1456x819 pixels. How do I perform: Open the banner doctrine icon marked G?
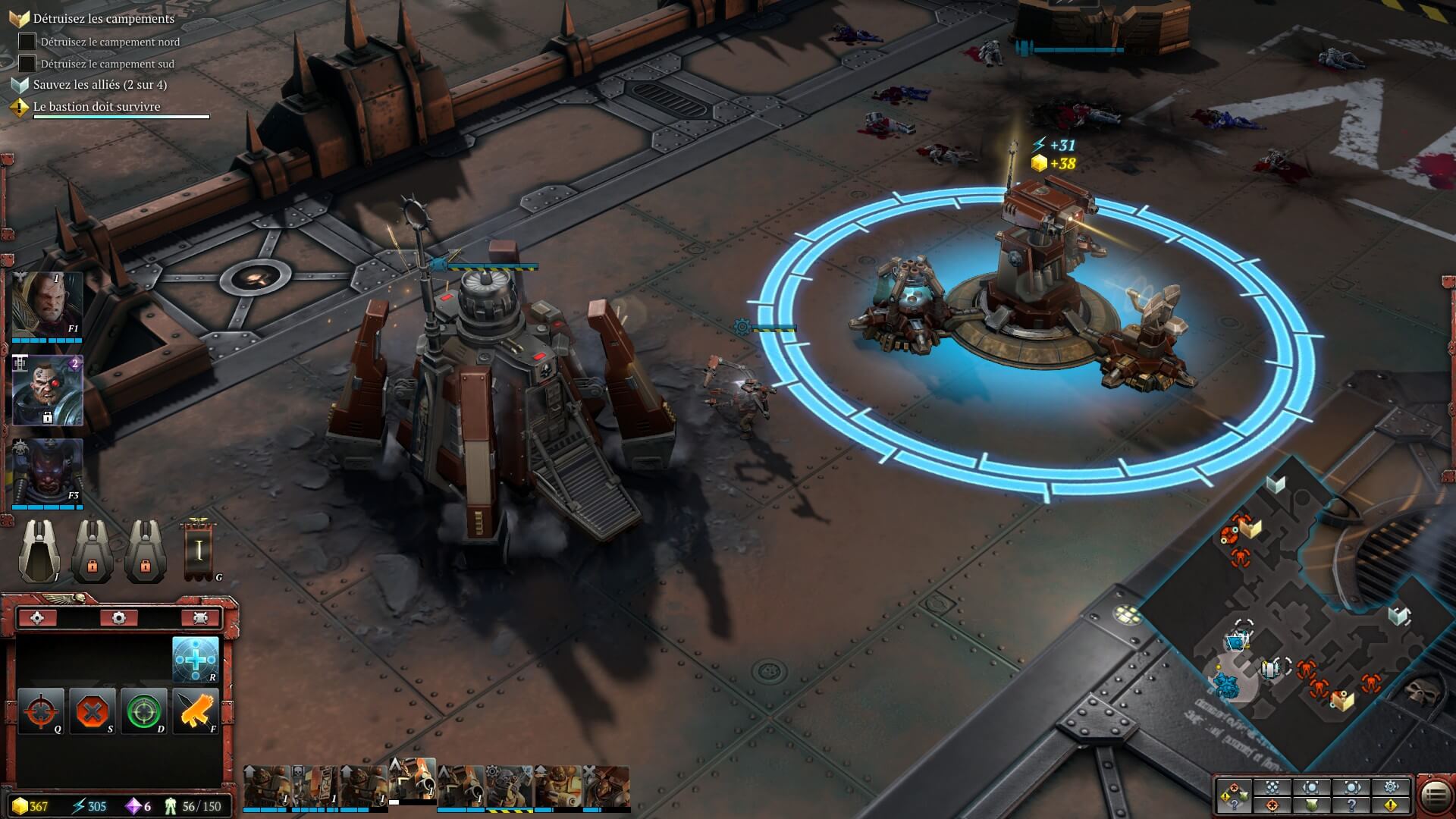coord(199,551)
